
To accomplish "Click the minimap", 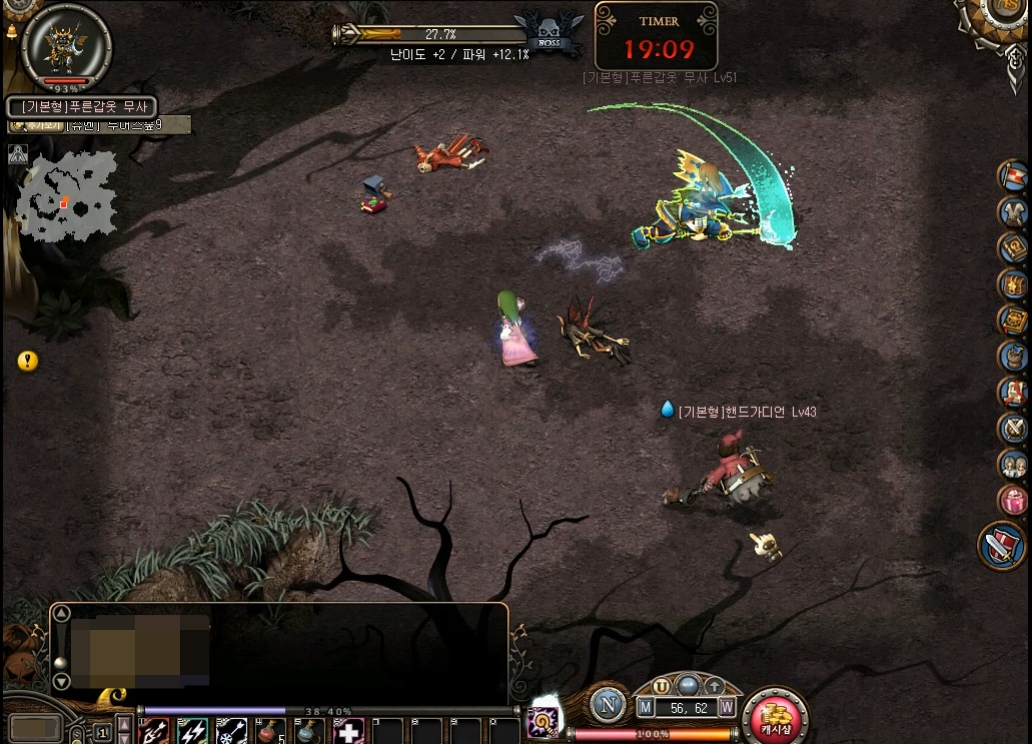I will (66, 197).
